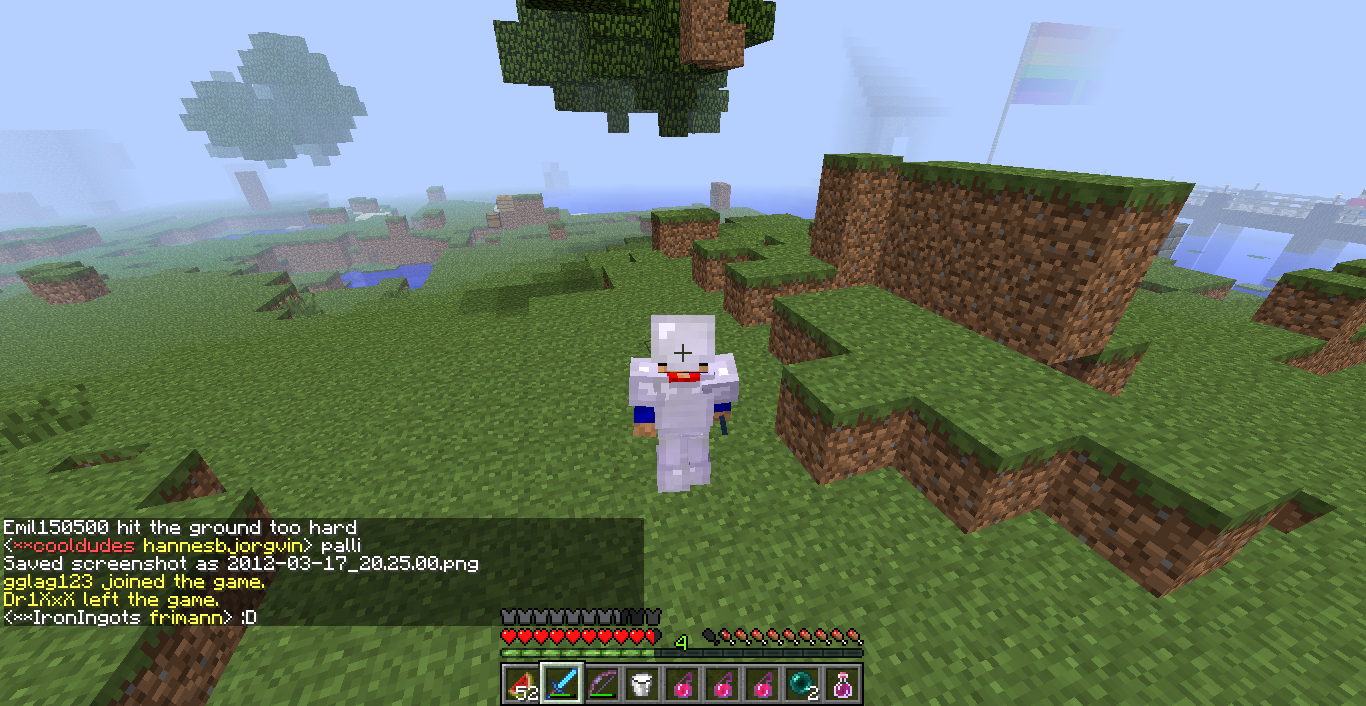Pick the ender pearl slot in the hotbar
Viewport: 1366px width, 706px height.
click(803, 685)
